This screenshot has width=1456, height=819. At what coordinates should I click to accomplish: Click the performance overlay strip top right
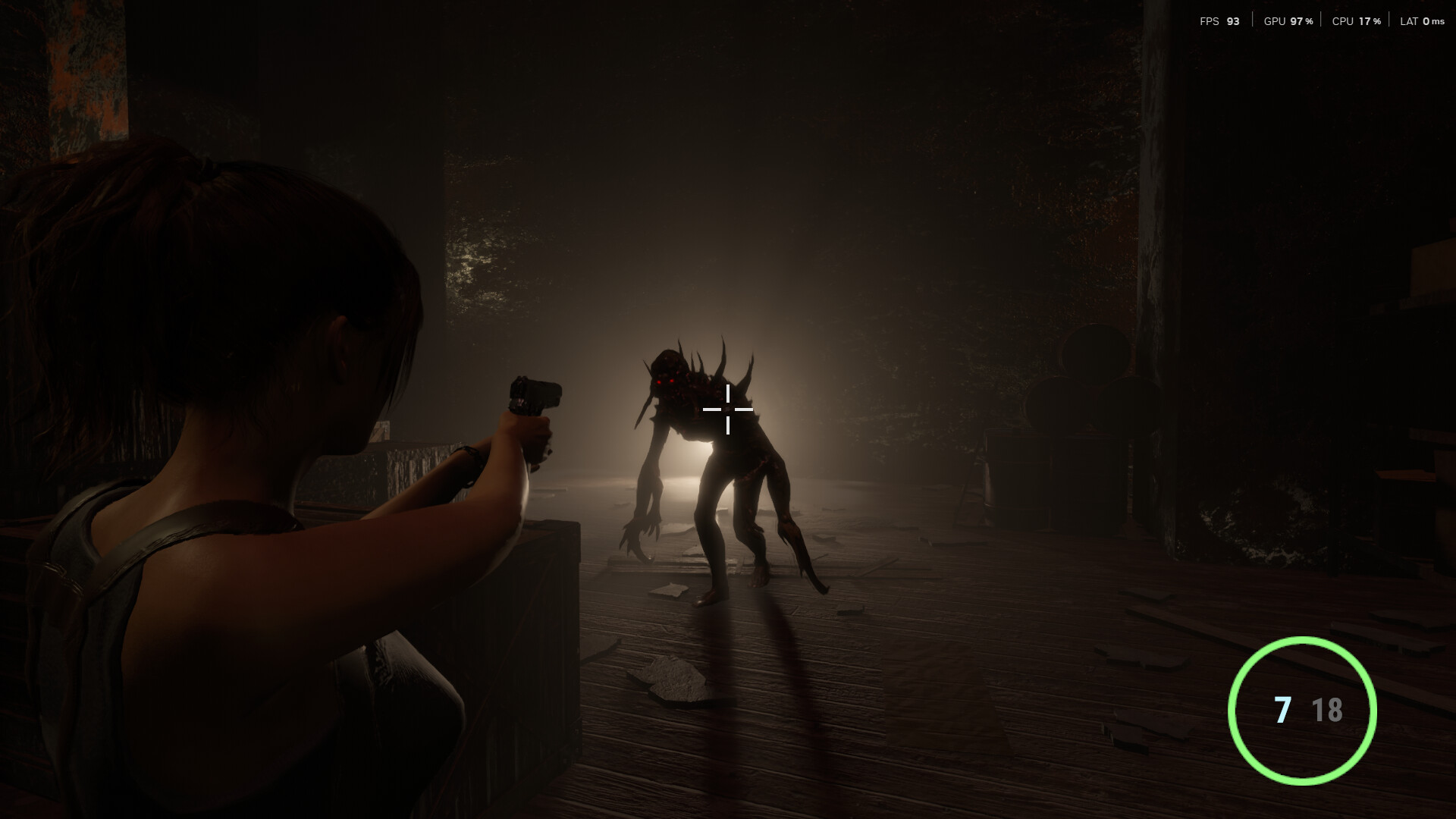(x=1319, y=21)
